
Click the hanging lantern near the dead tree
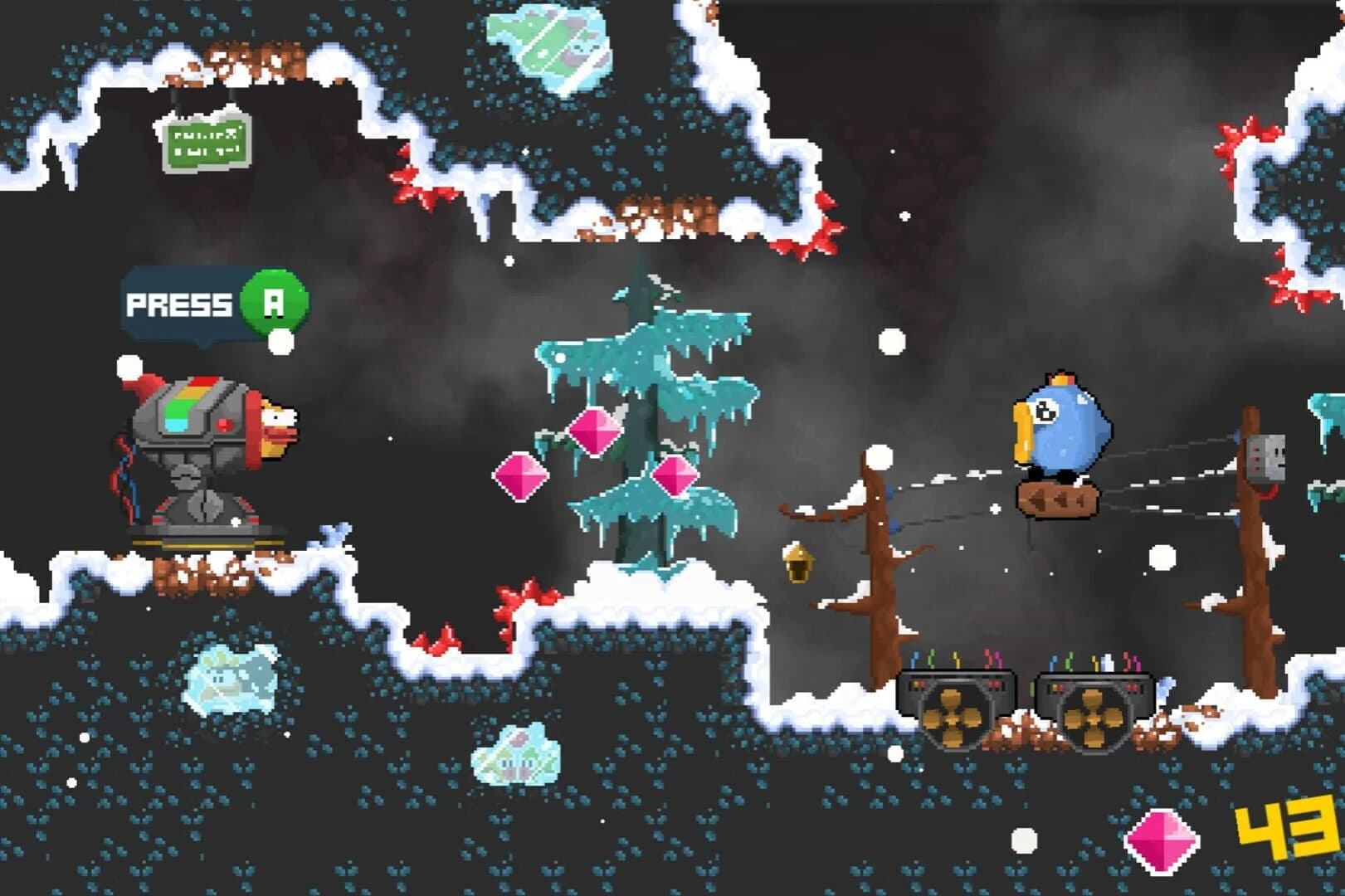pyautogui.click(x=799, y=562)
